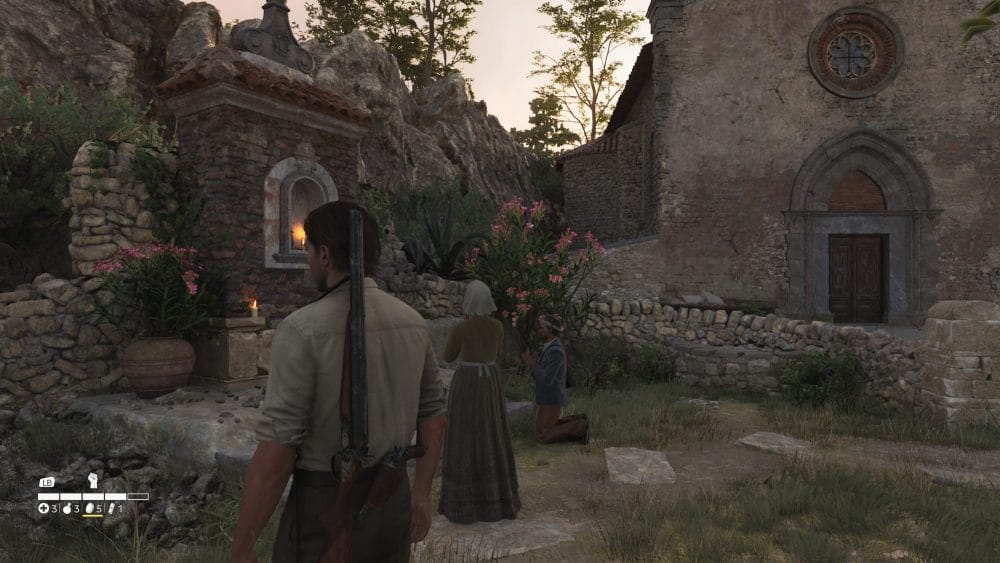Screen dimensions: 1000x563
Task: Pick the knife item icon
Action: click(x=110, y=508)
